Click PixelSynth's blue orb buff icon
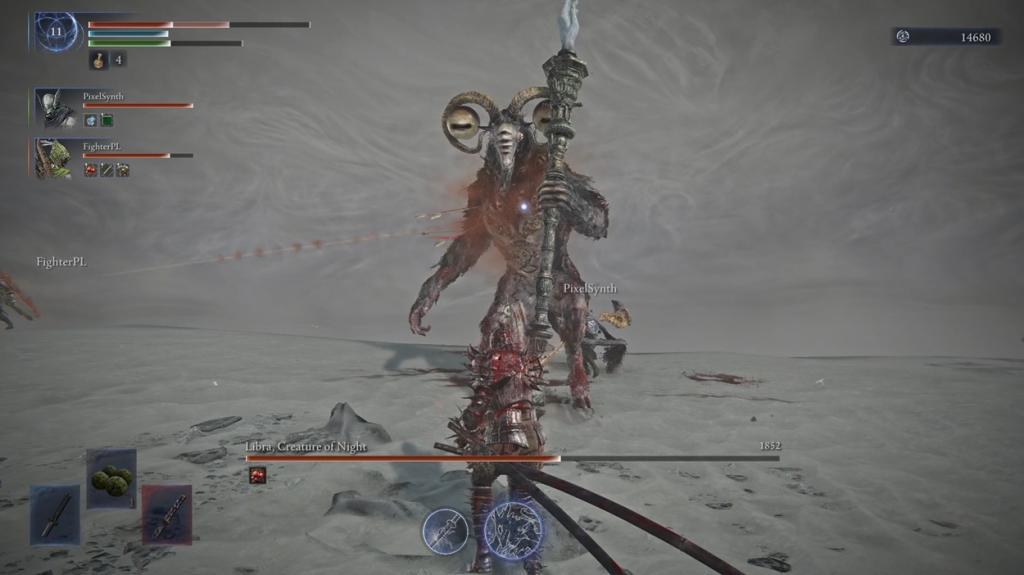The height and width of the screenshot is (575, 1024). click(90, 120)
